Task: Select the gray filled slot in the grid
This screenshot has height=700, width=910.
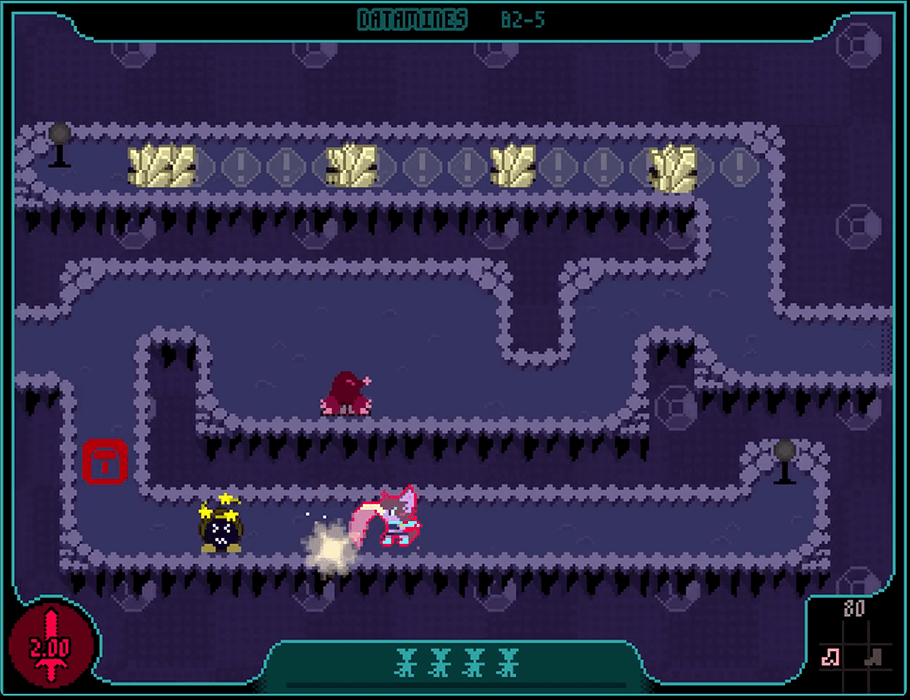Action: click(x=874, y=656)
